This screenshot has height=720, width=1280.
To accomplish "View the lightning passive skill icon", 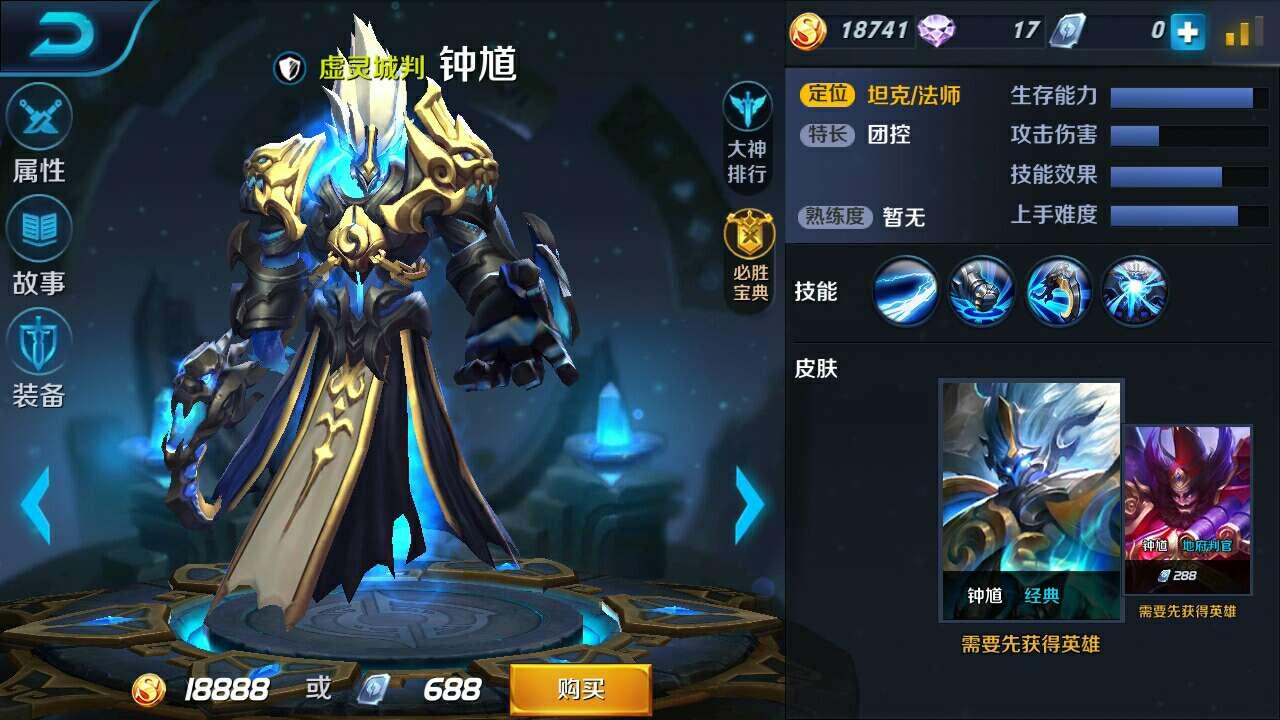I will coord(905,291).
